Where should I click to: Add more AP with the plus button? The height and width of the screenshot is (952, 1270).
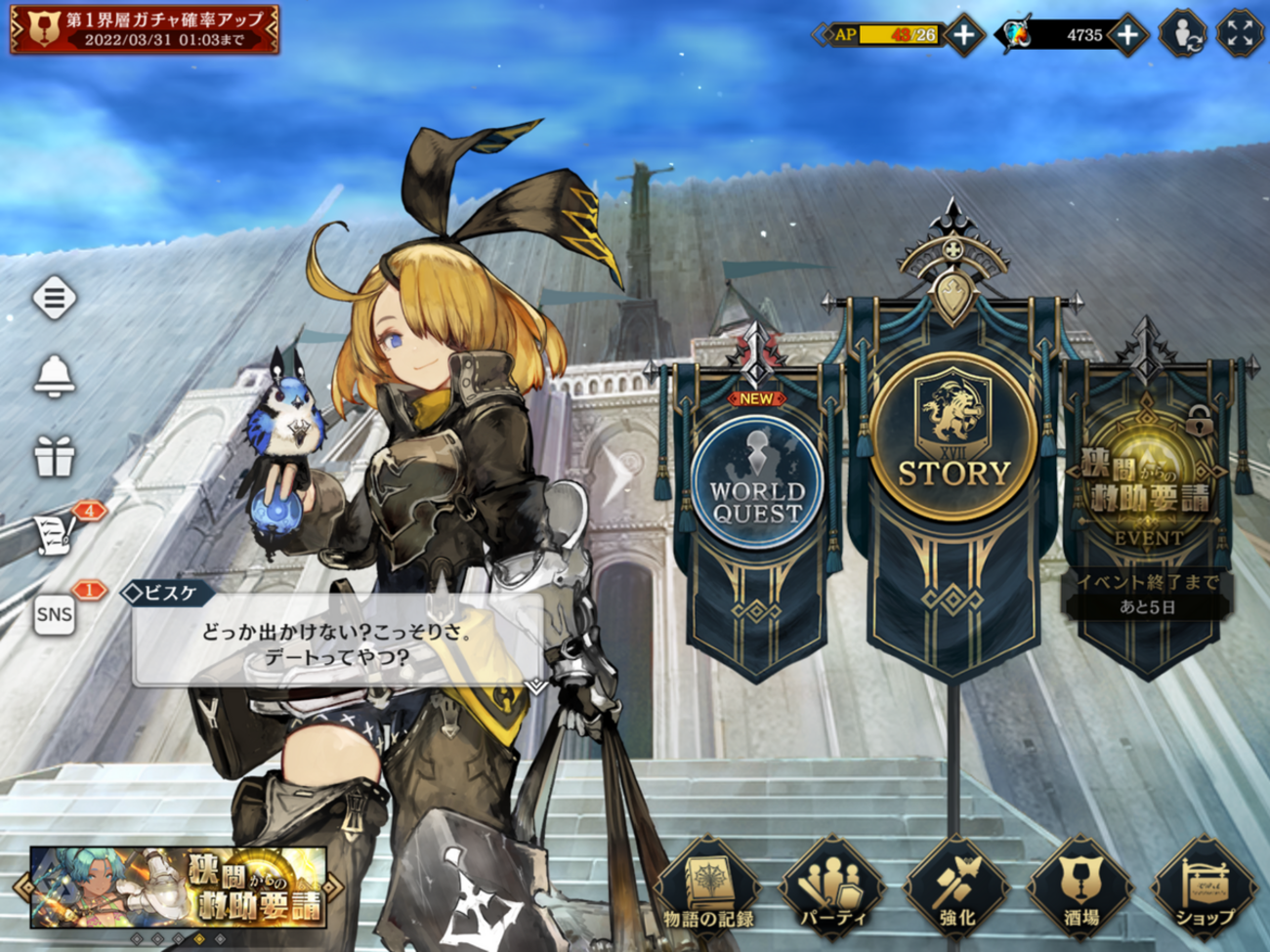964,35
